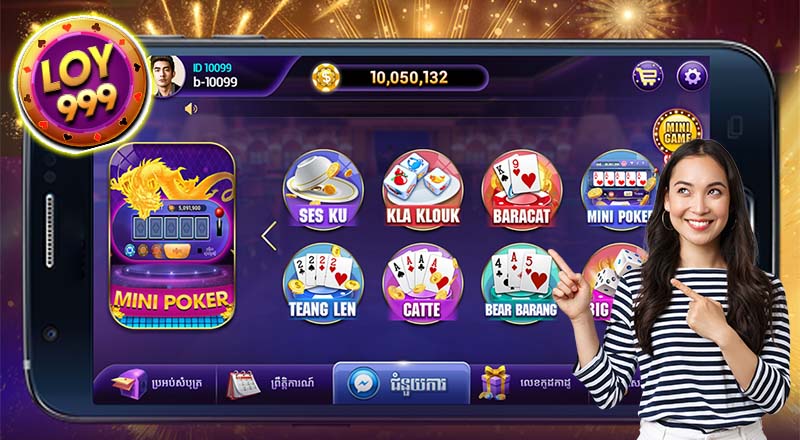Choose the TEANG LEN card game
The height and width of the screenshot is (440, 800).
point(316,283)
